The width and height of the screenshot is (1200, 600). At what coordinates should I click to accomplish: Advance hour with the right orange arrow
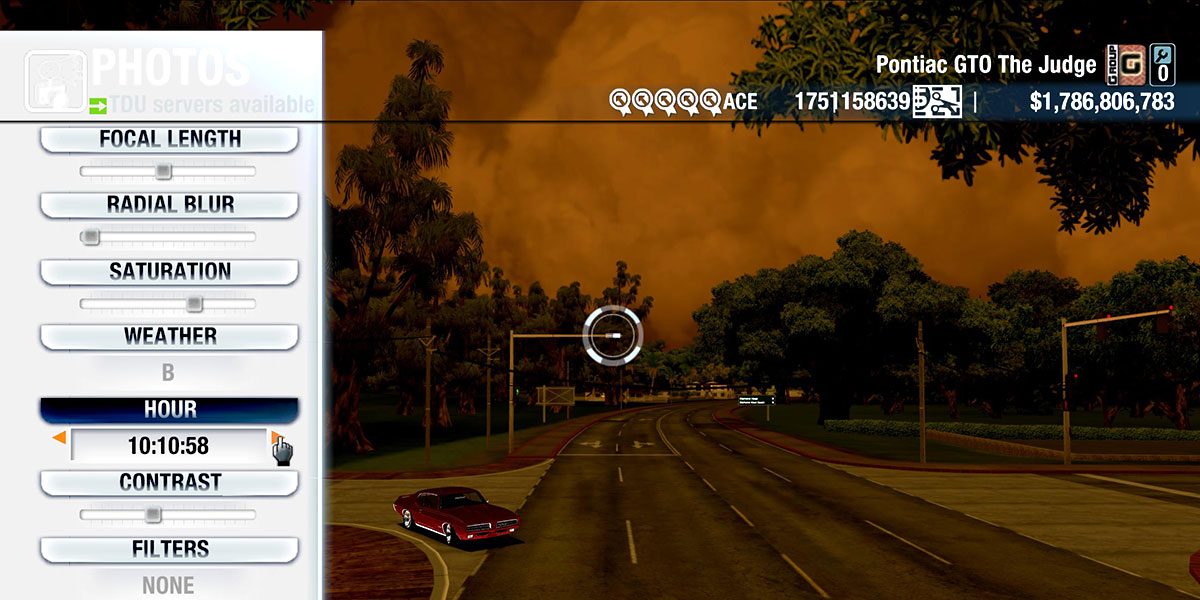coord(275,438)
